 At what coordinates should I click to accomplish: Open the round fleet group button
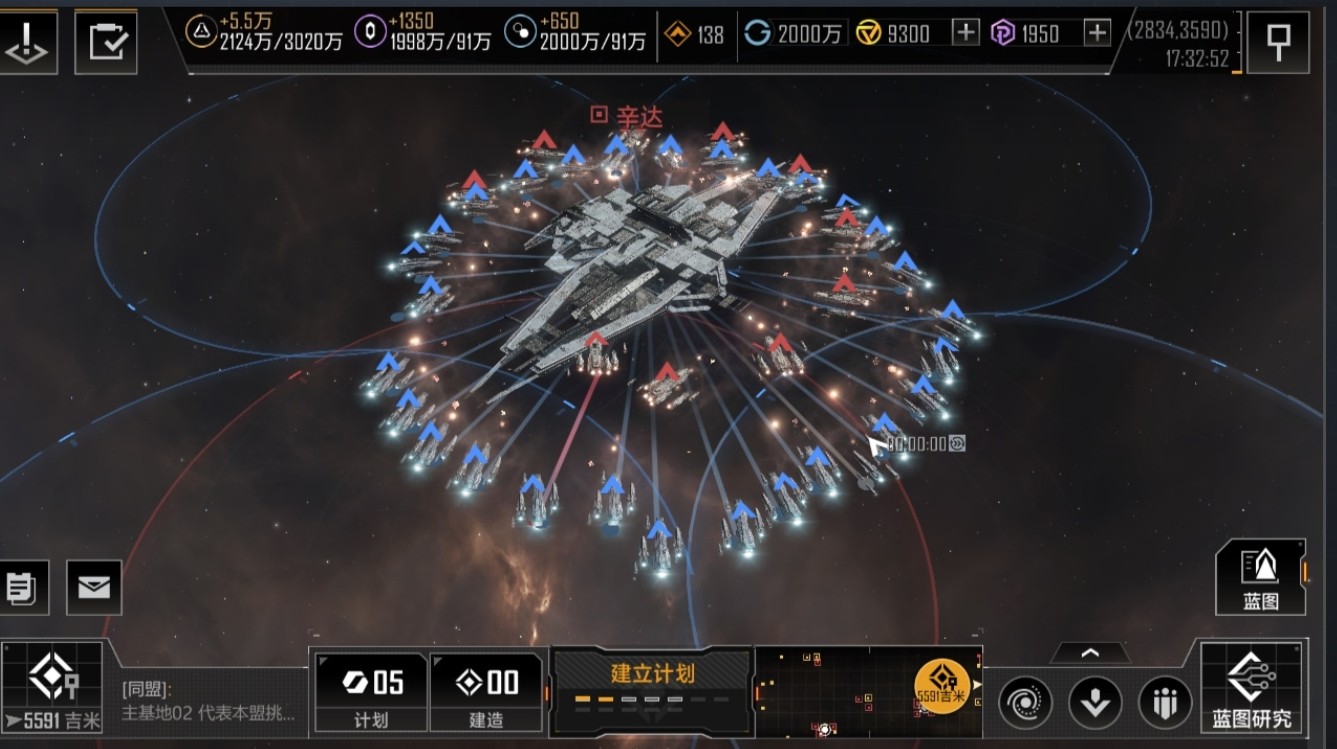tap(1165, 702)
